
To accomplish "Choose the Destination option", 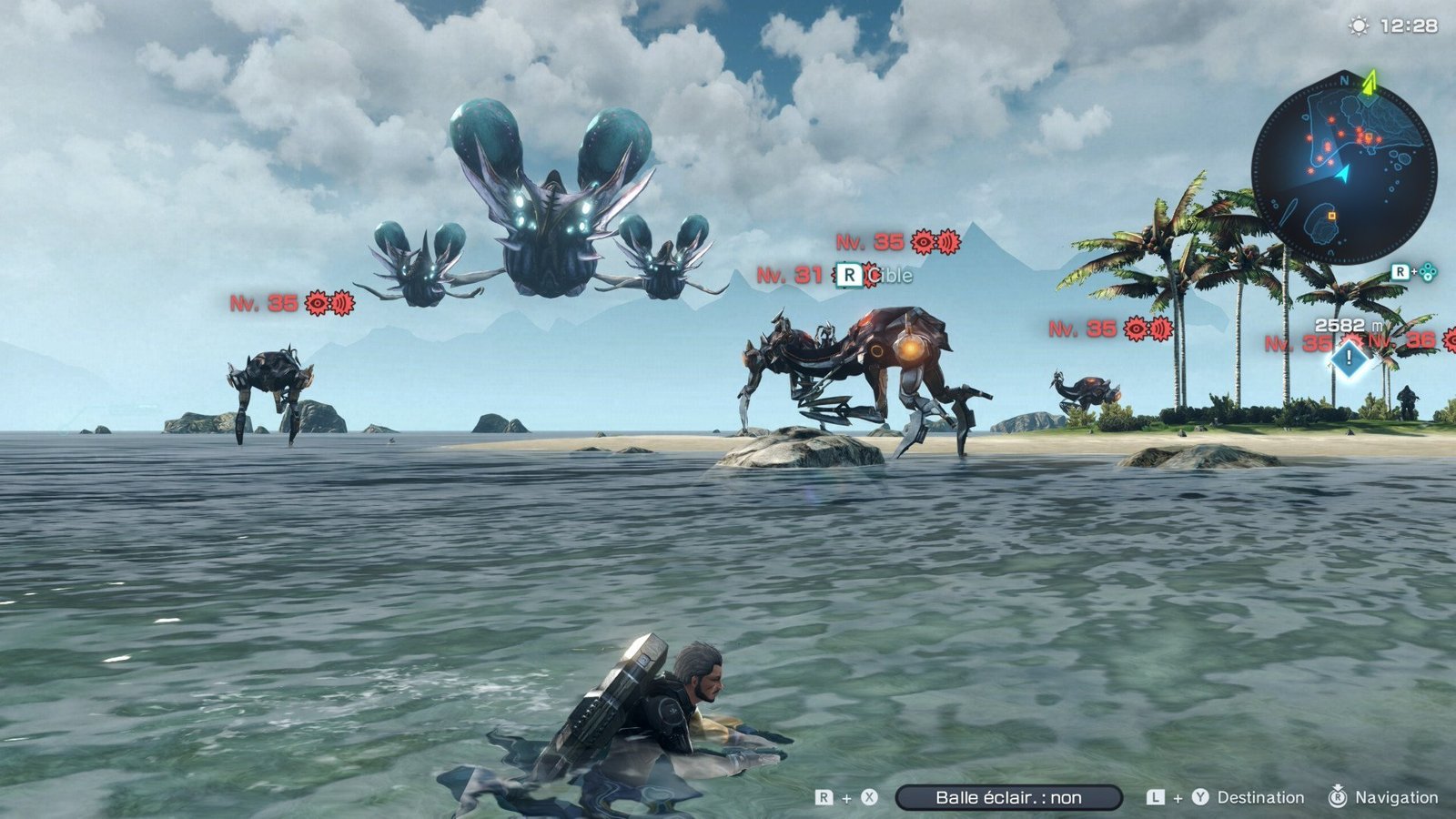I will pos(1259,798).
